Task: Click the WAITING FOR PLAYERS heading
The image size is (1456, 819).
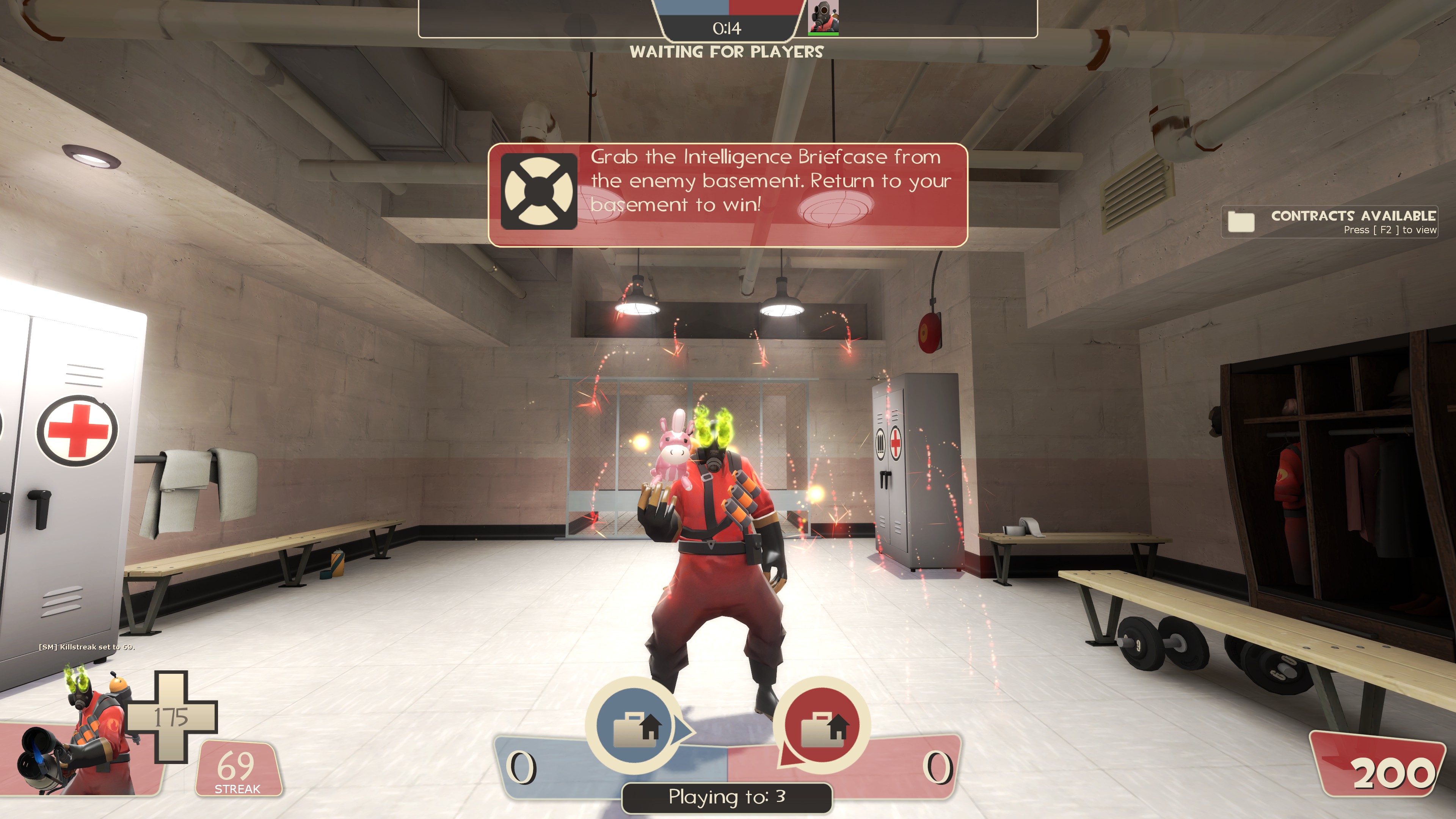Action: pos(726,52)
